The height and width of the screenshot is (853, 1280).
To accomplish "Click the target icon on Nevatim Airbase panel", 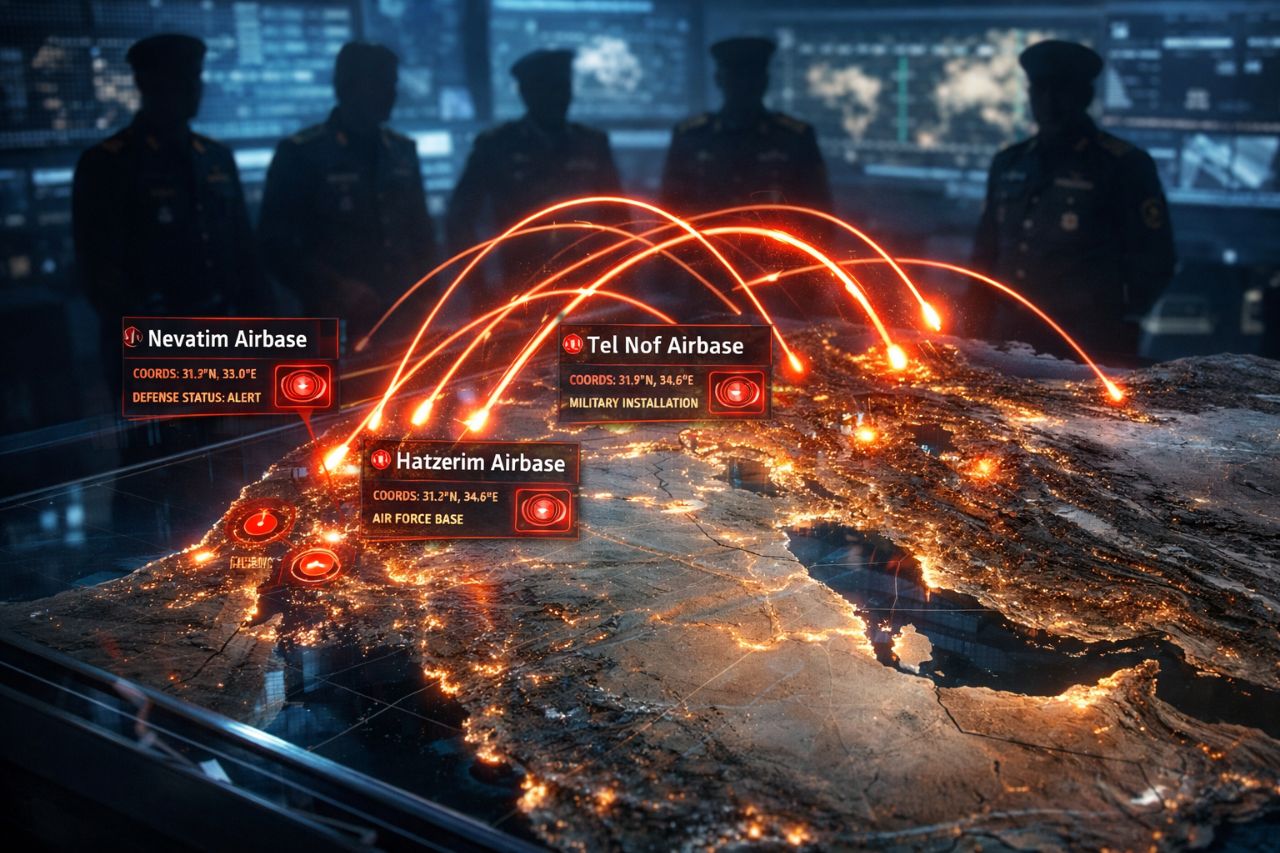I will (x=302, y=386).
